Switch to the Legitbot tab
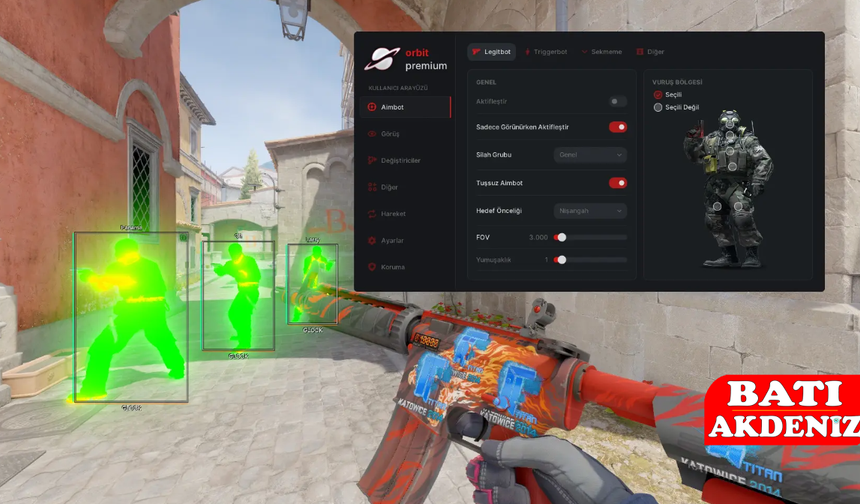The width and height of the screenshot is (860, 504). point(491,52)
